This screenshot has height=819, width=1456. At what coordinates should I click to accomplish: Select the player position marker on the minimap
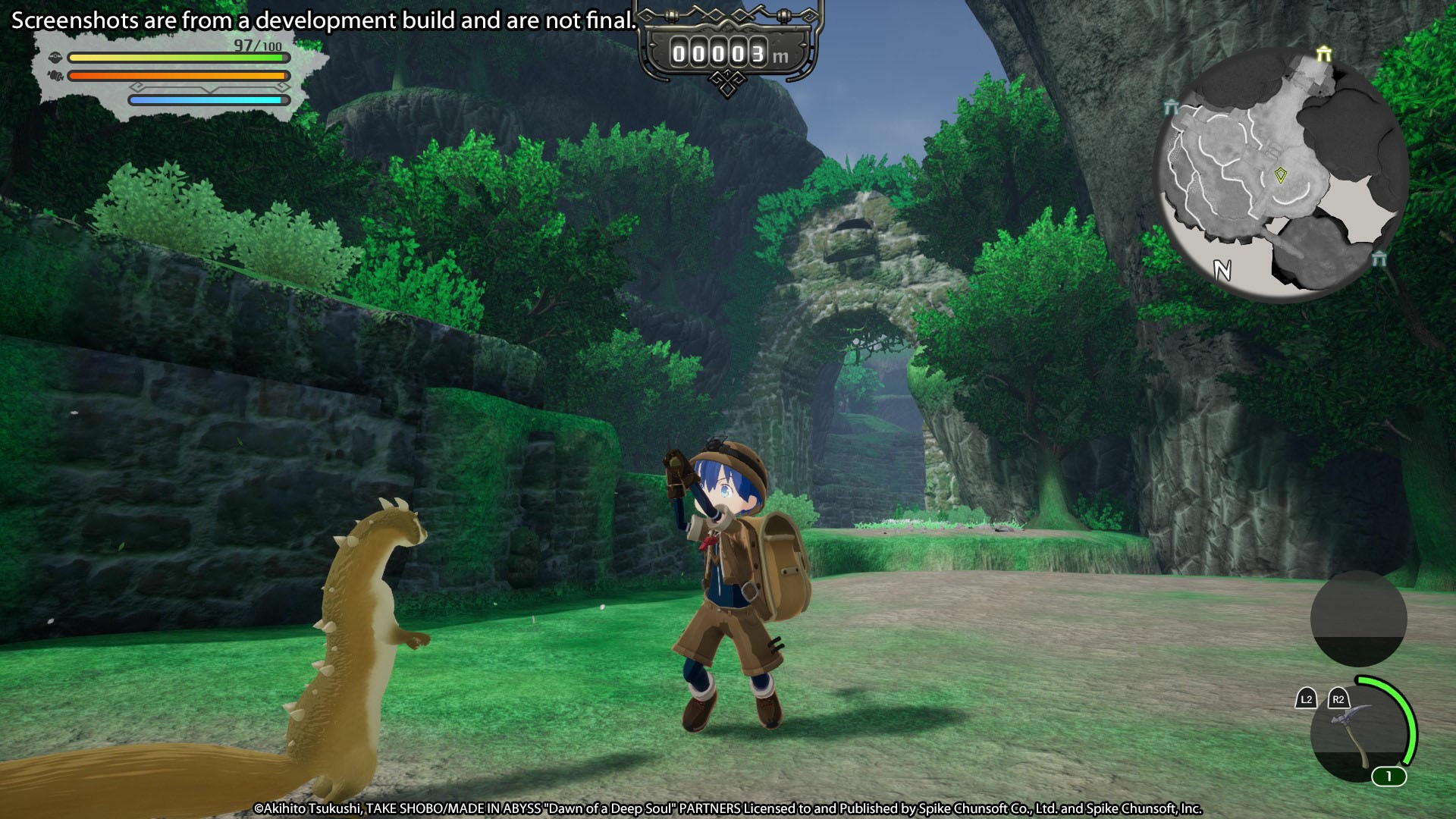[x=1281, y=175]
